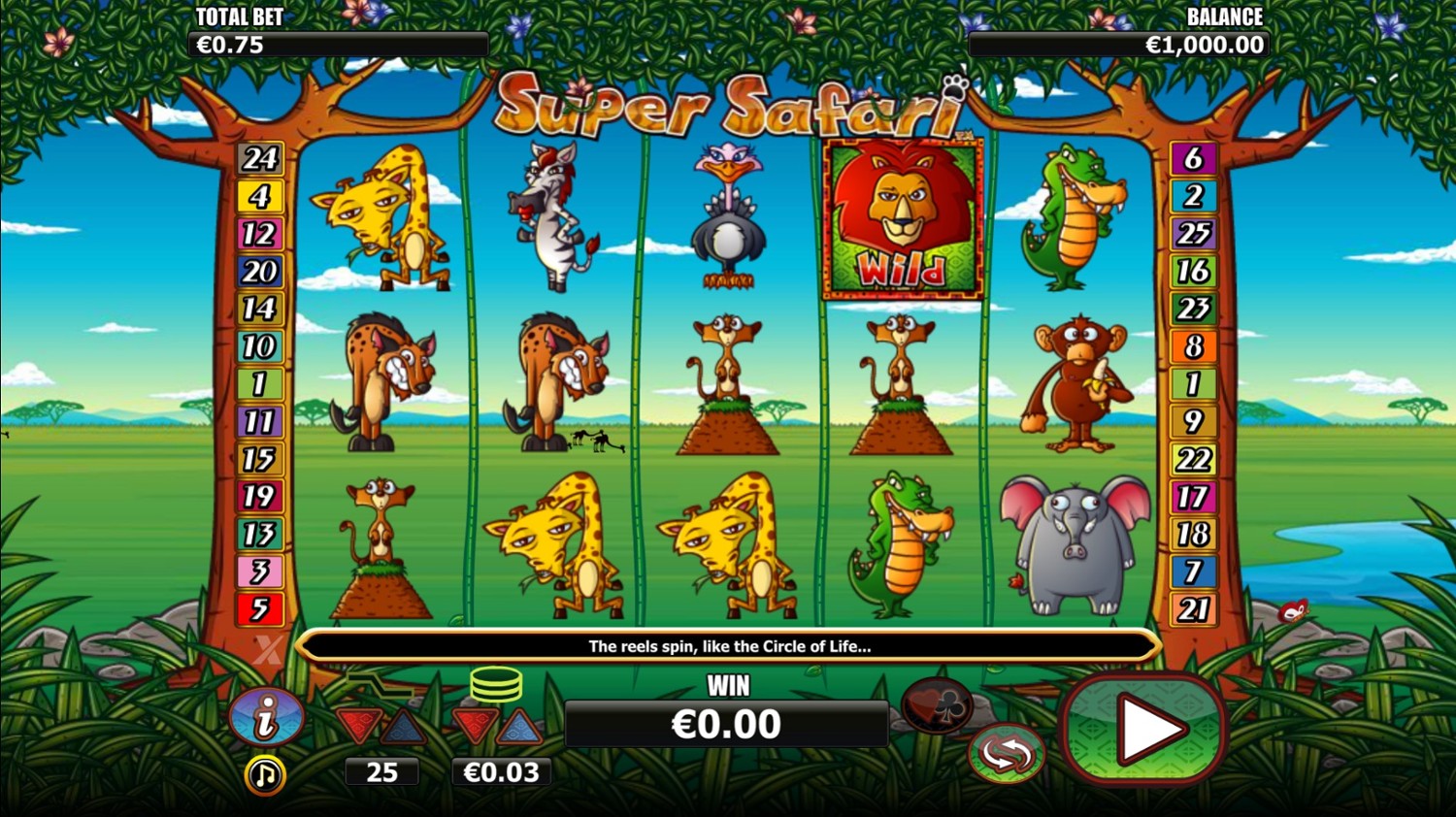Screen dimensions: 1456x817
Task: Spin the reels with the green play button
Action: pyautogui.click(x=1145, y=730)
